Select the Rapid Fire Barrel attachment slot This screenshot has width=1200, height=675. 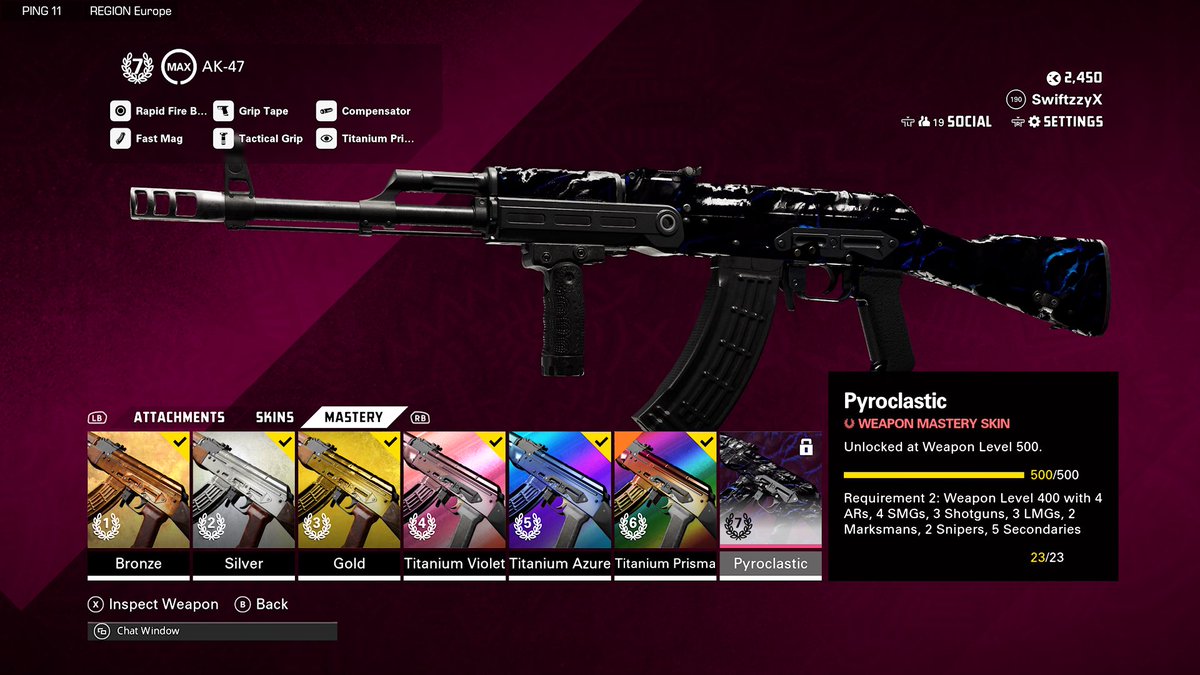click(159, 111)
